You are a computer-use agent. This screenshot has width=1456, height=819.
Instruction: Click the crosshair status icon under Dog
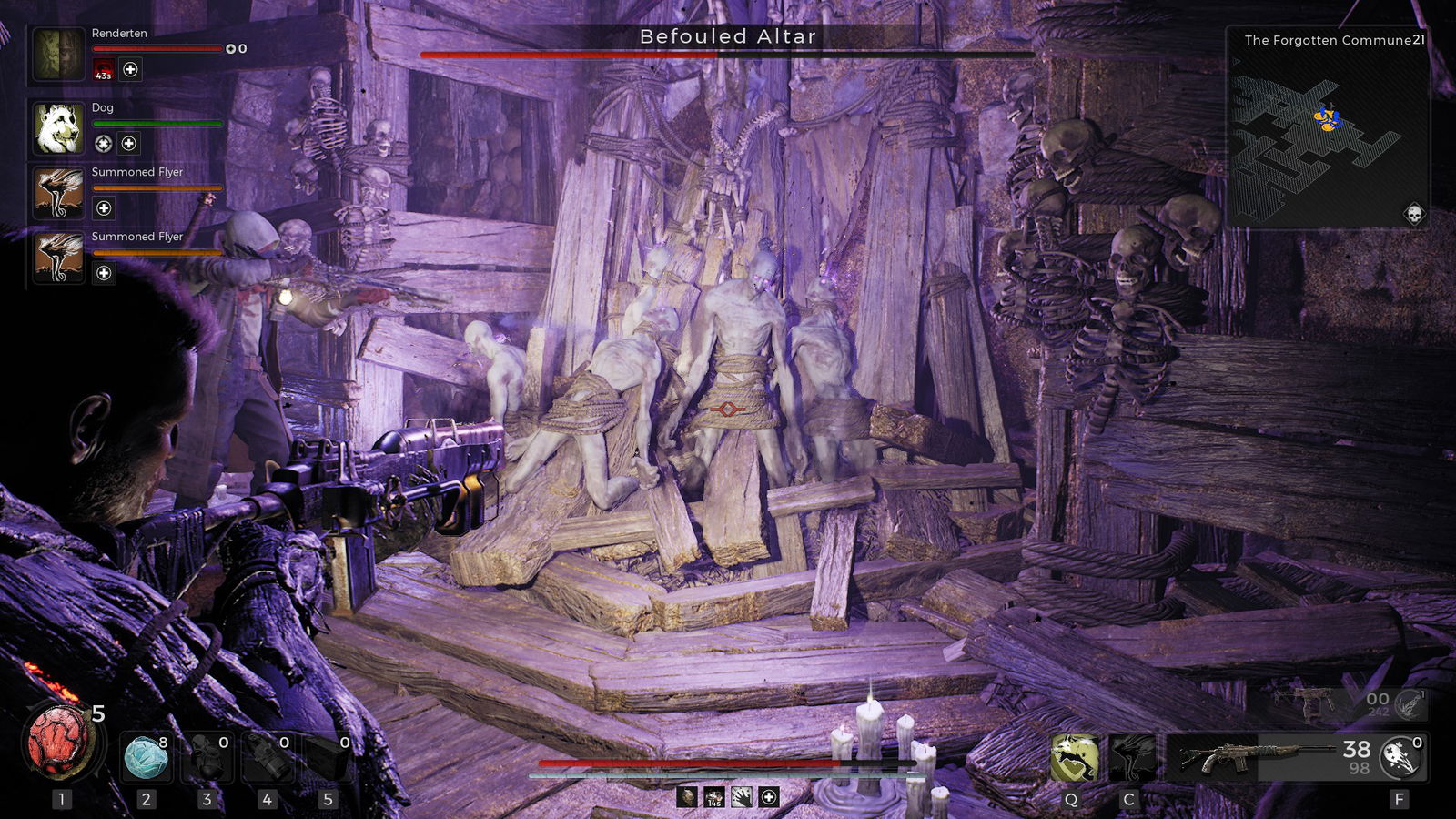(x=104, y=144)
